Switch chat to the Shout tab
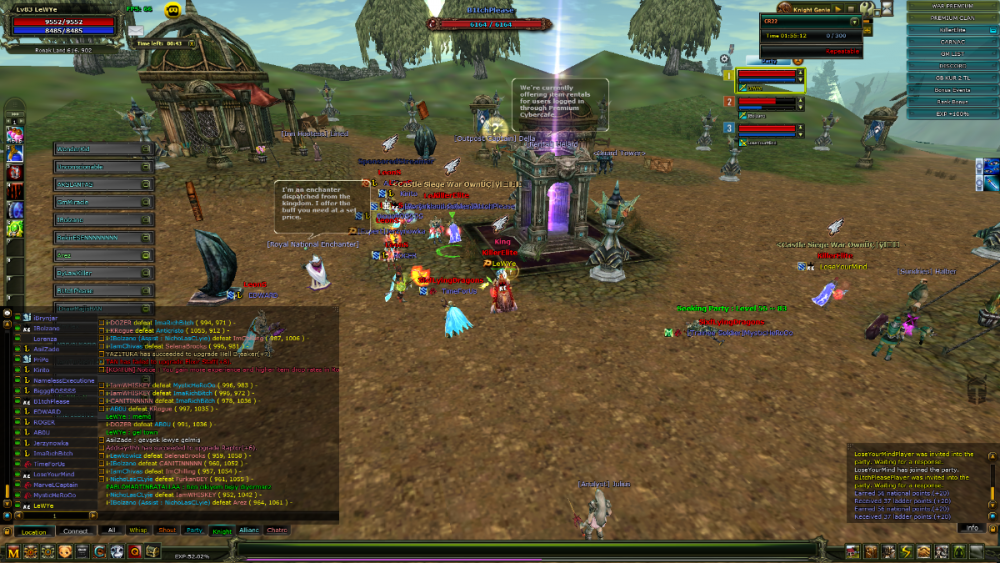 pyautogui.click(x=166, y=530)
